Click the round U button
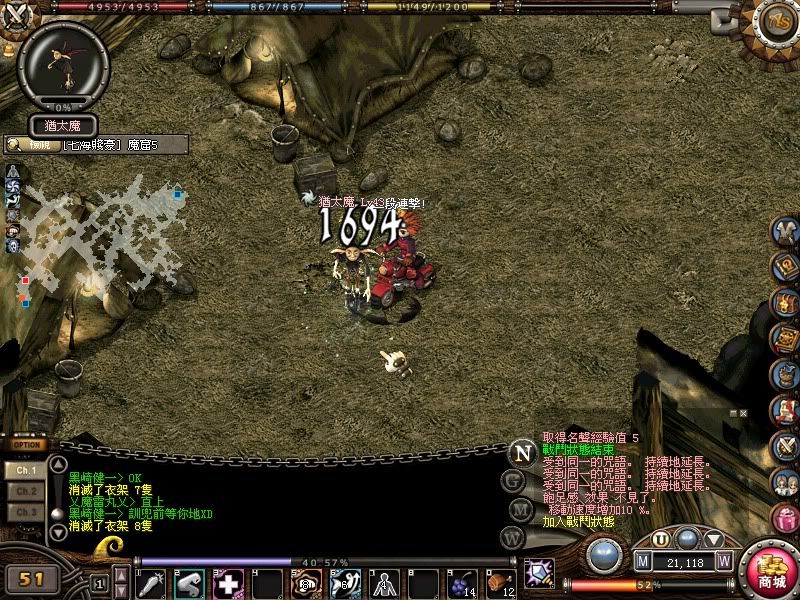The height and width of the screenshot is (600, 800). point(660,540)
